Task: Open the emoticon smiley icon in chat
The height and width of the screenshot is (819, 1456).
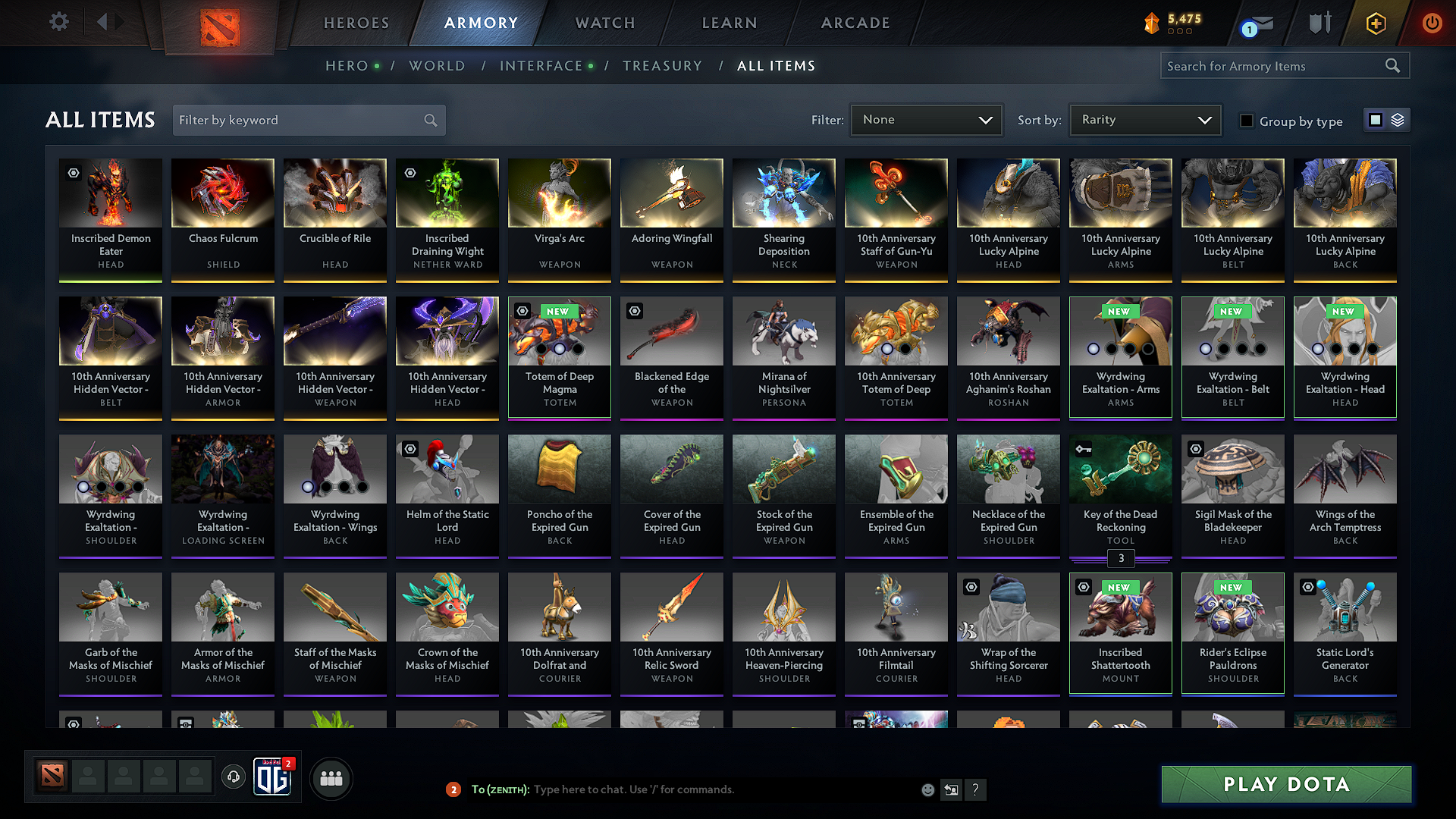Action: [x=927, y=789]
